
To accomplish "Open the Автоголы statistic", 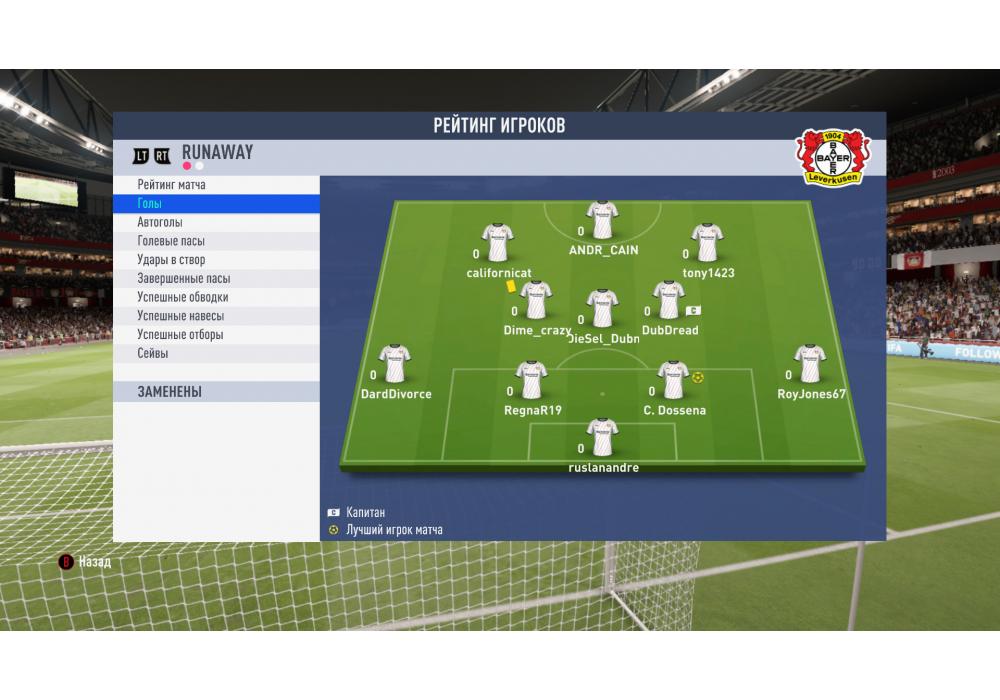I will point(216,223).
